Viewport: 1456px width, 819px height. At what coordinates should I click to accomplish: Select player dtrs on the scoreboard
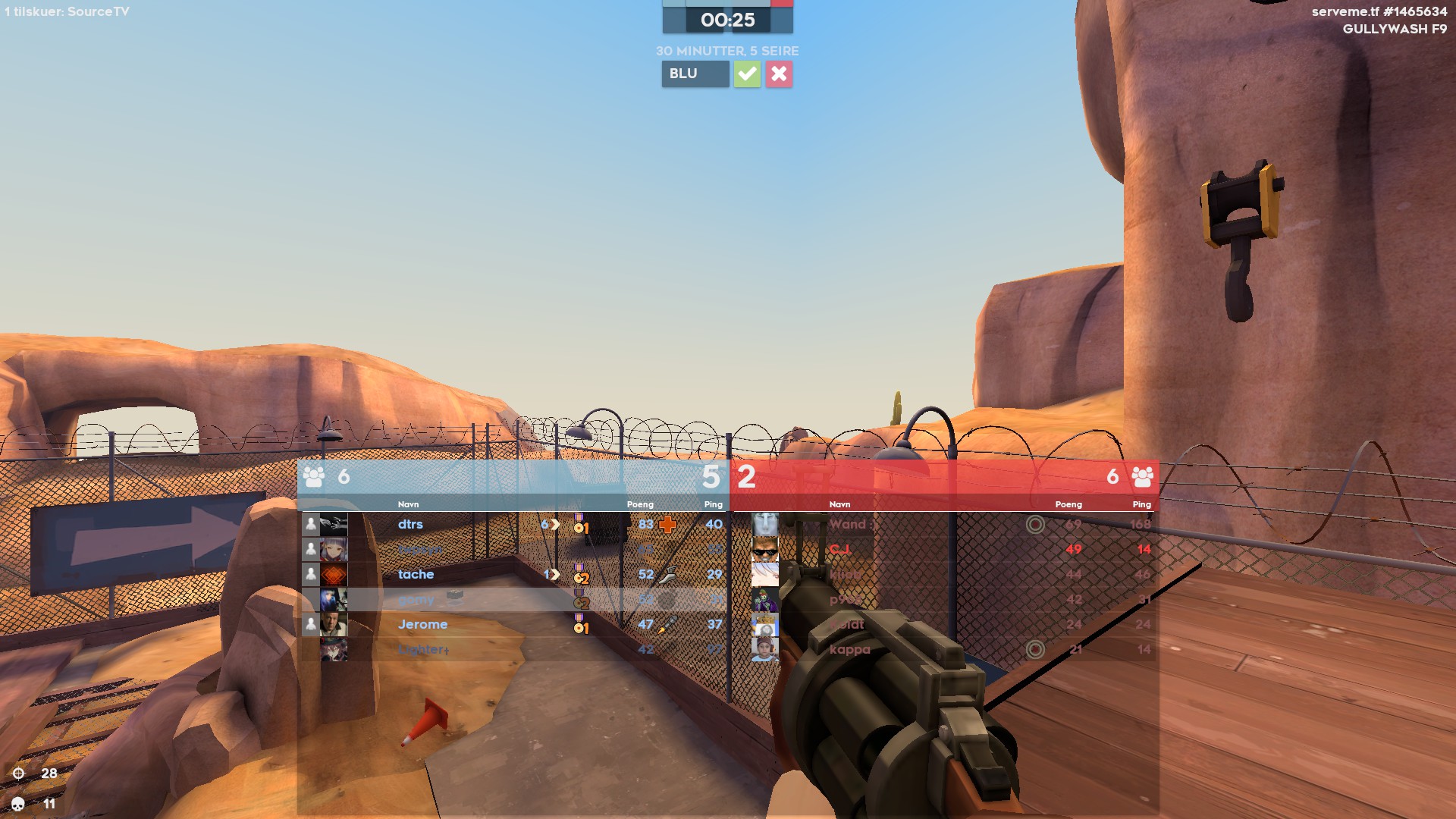(x=410, y=524)
